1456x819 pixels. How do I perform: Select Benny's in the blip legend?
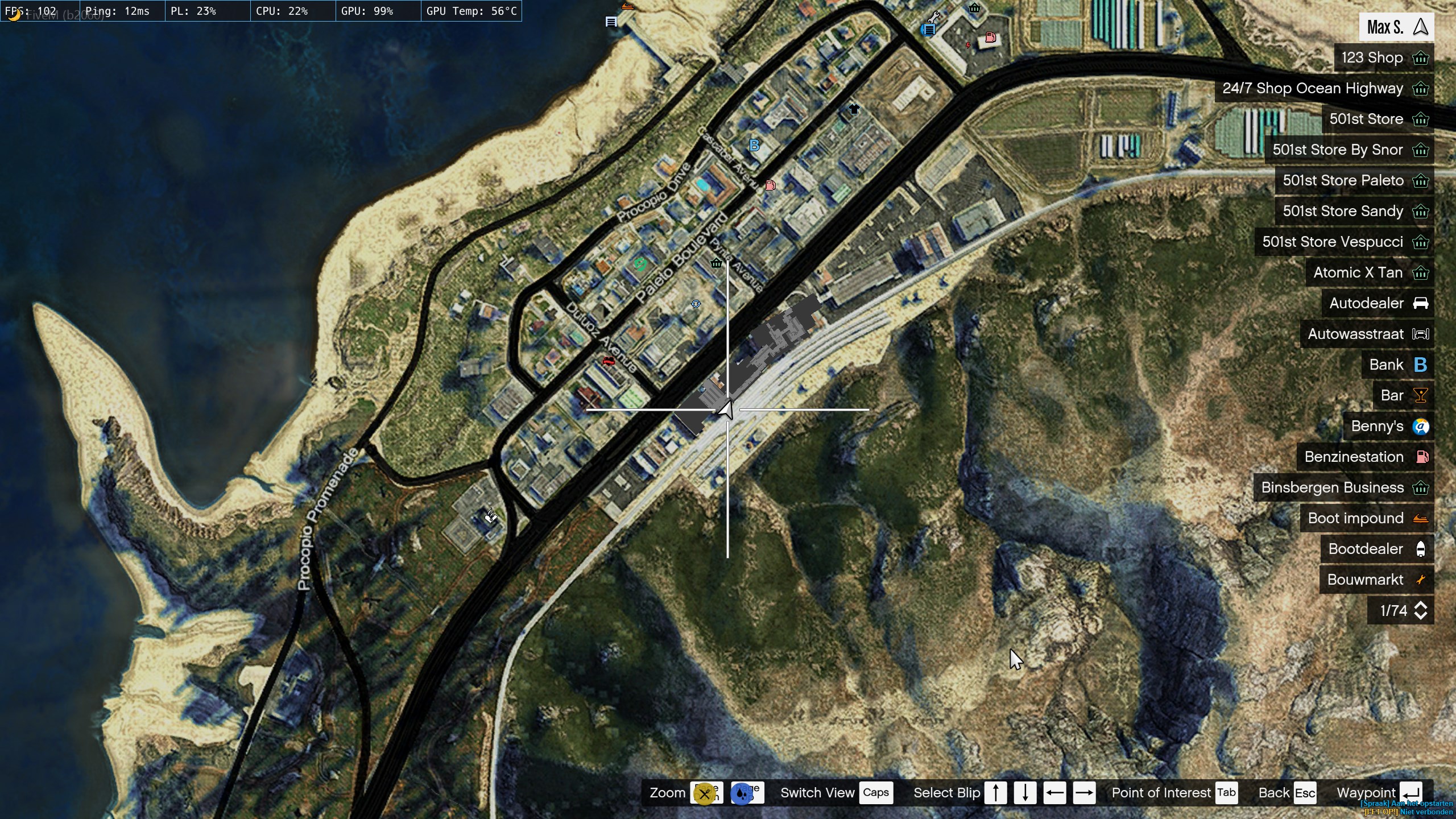[x=1388, y=427]
